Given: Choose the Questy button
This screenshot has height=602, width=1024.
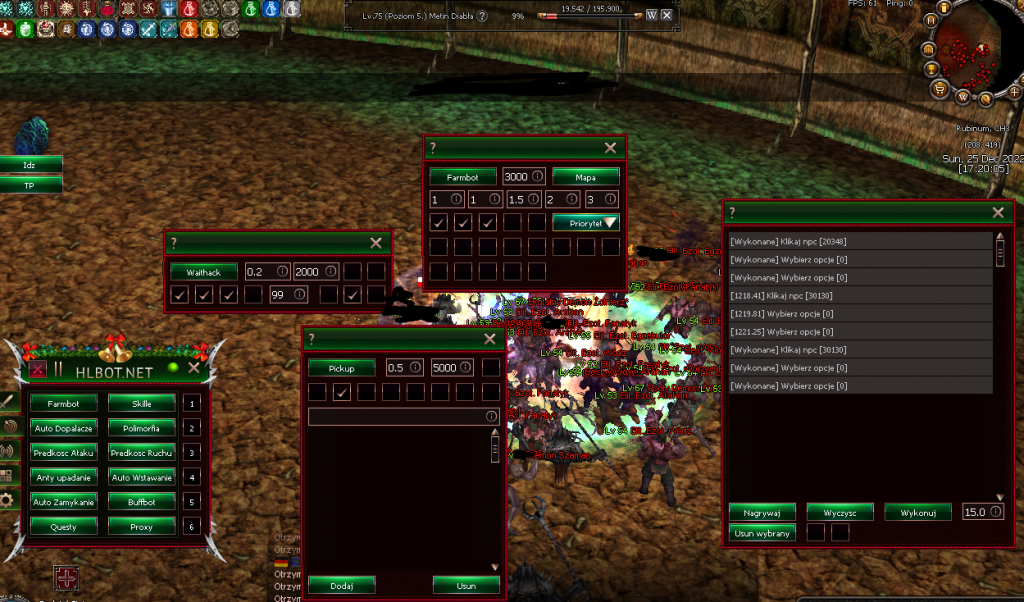Looking at the screenshot, I should coord(64,526).
